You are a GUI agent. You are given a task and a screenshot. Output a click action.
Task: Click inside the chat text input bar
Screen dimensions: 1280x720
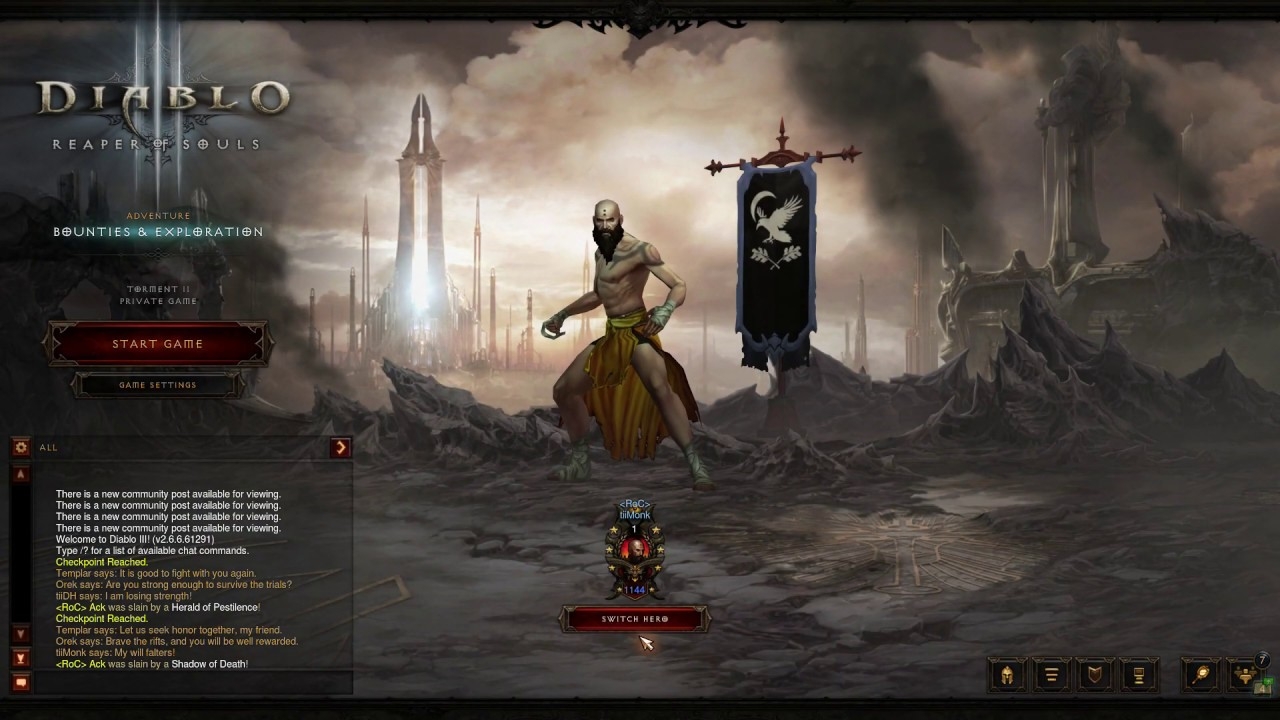coord(190,683)
